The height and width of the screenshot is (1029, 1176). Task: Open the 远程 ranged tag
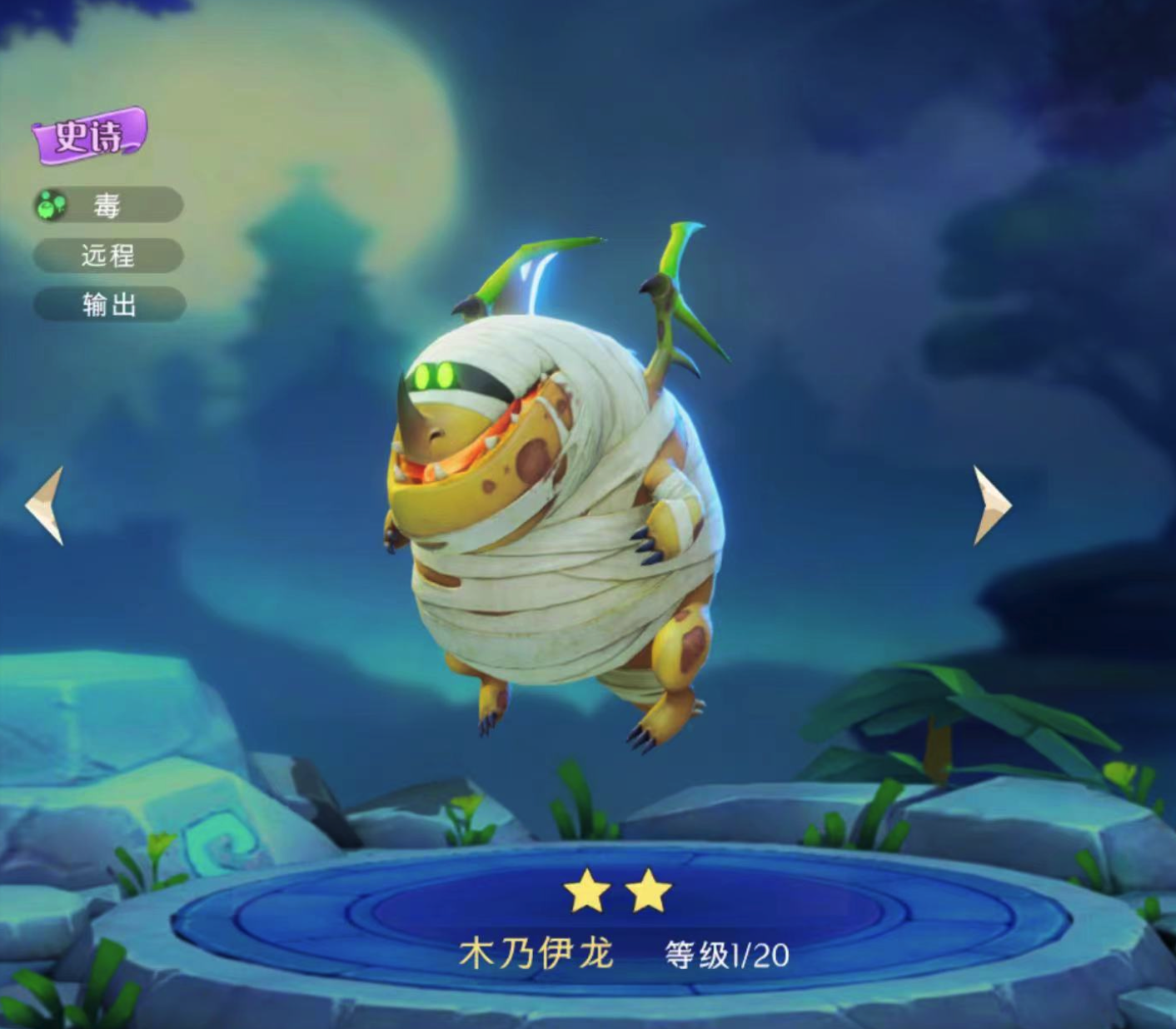pyautogui.click(x=108, y=256)
